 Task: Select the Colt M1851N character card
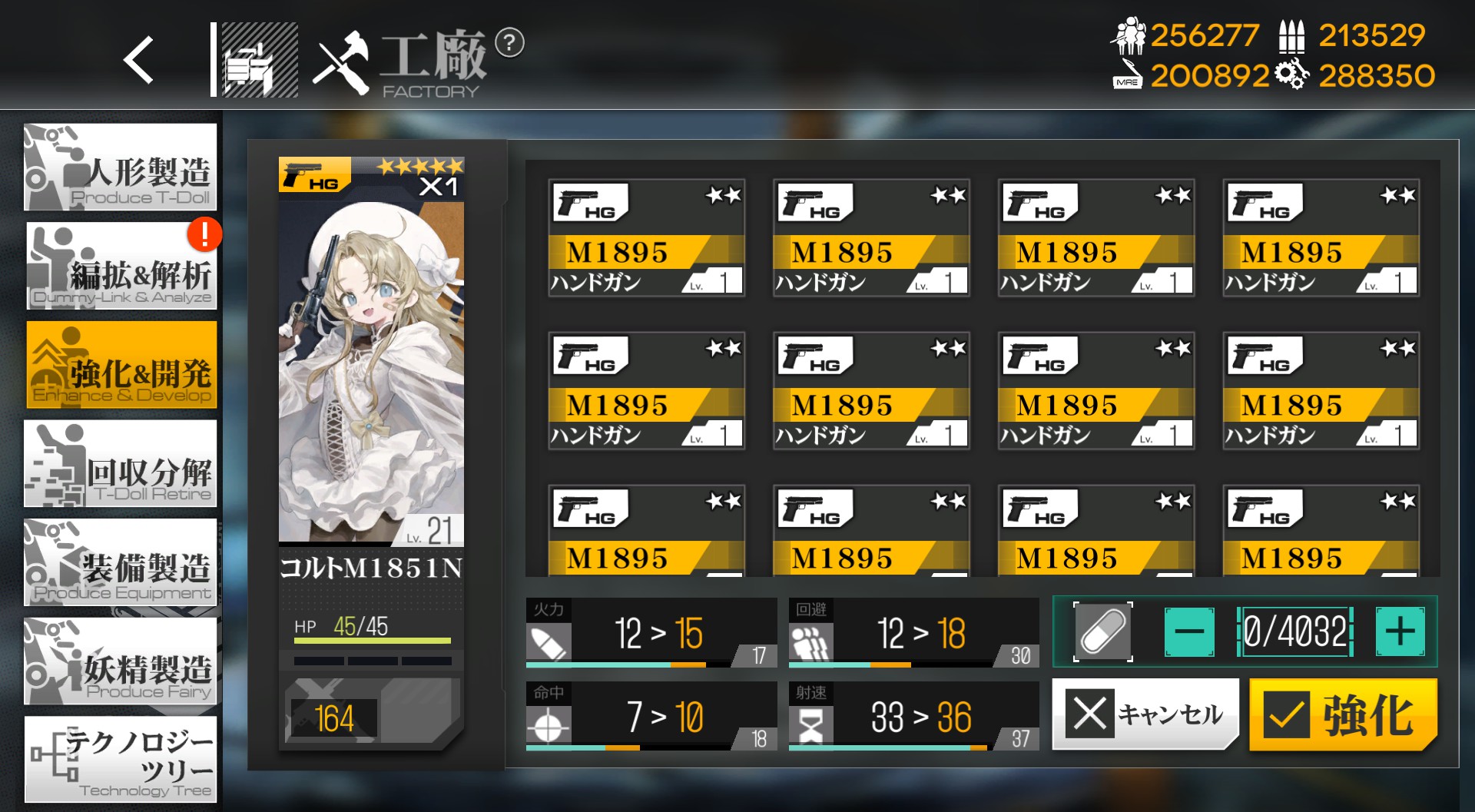point(371,369)
